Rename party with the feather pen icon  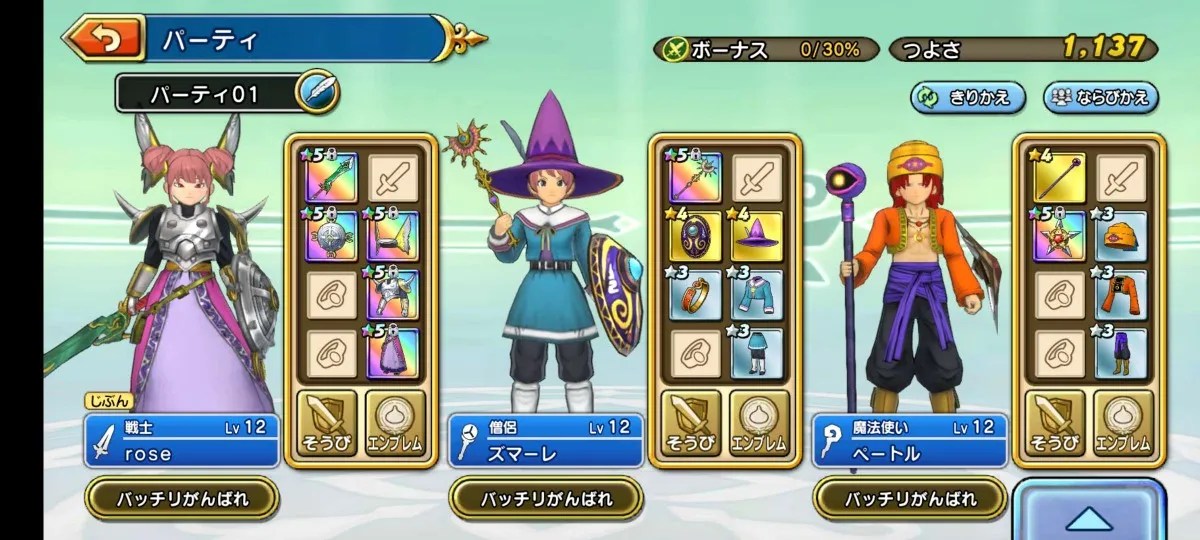[318, 93]
